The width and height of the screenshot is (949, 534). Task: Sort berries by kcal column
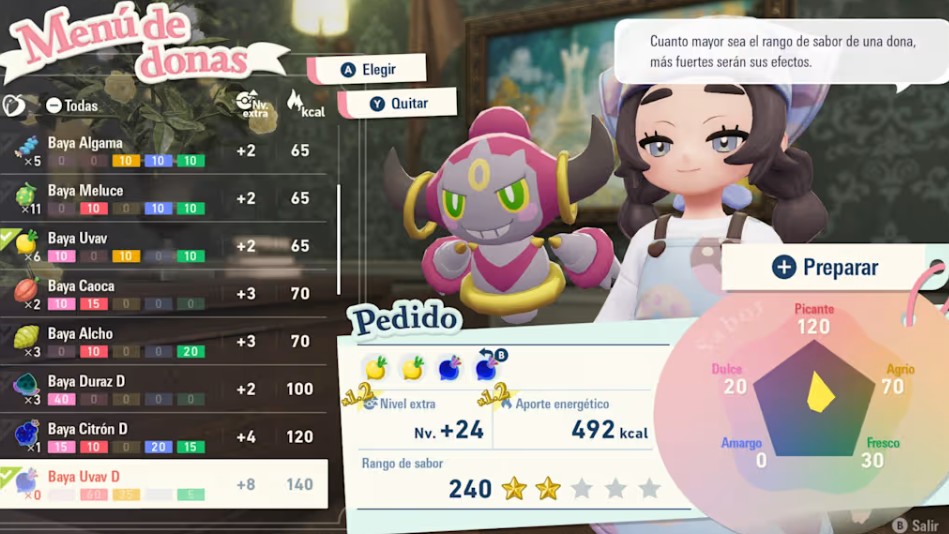pos(305,104)
